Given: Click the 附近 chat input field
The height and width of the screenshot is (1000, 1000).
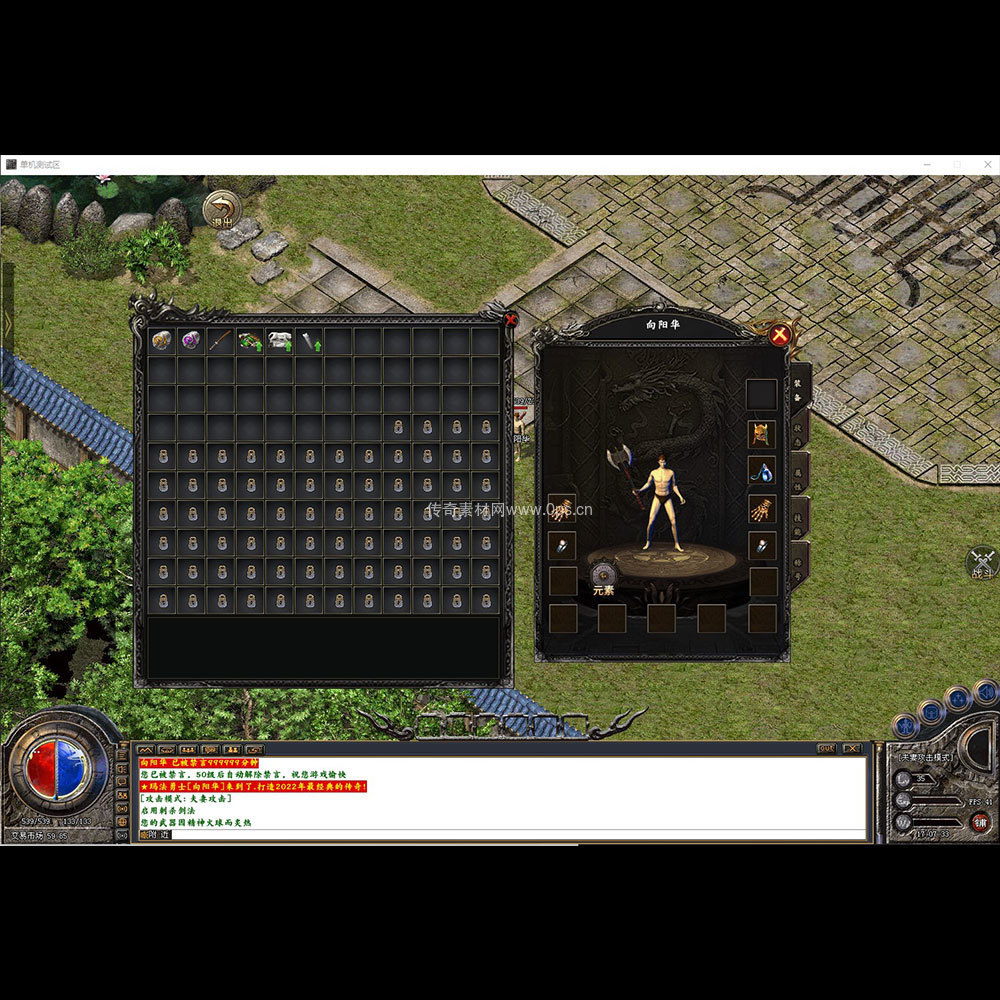Looking at the screenshot, I should pos(500,834).
